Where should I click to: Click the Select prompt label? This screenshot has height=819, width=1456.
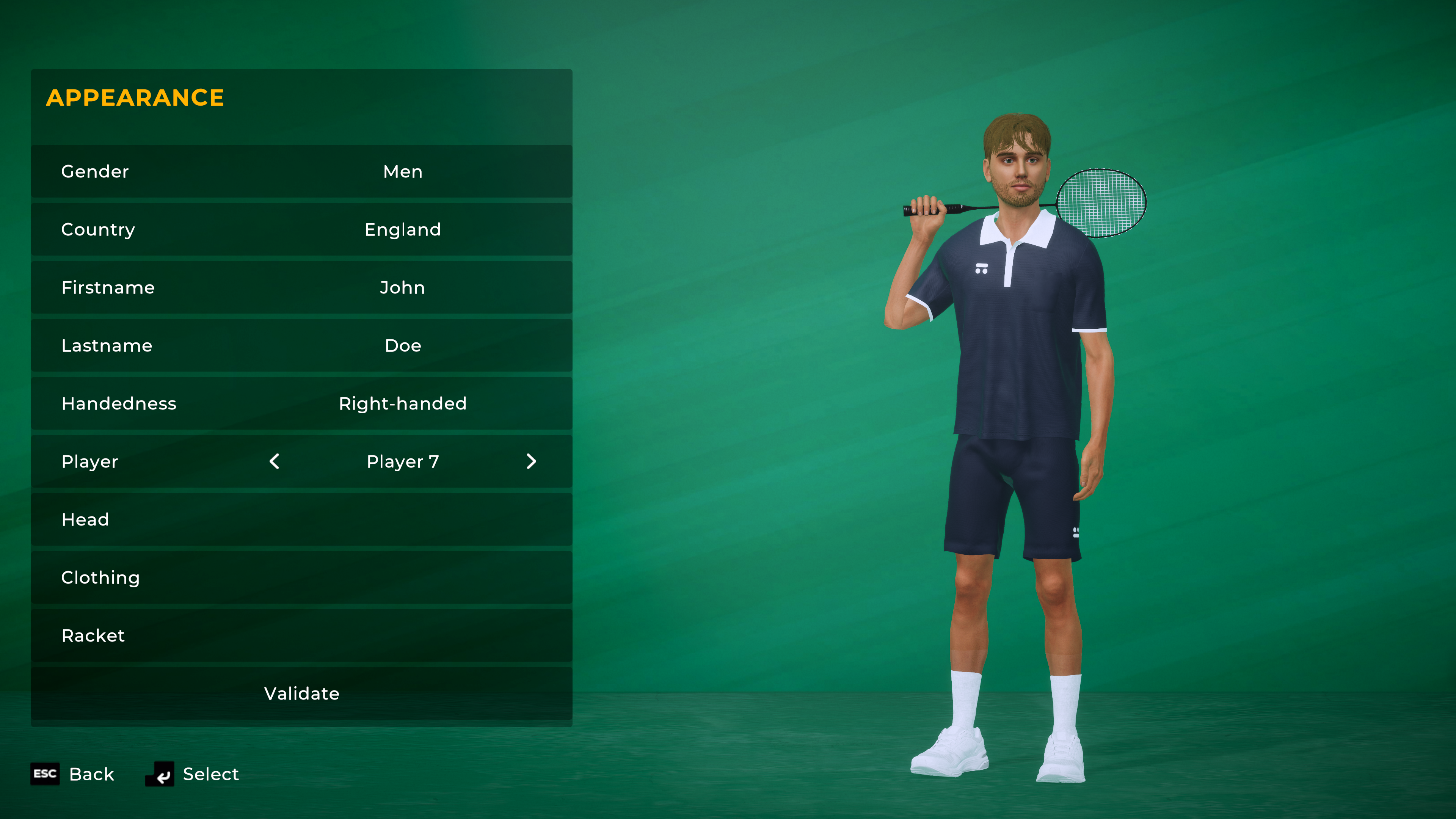[x=210, y=774]
